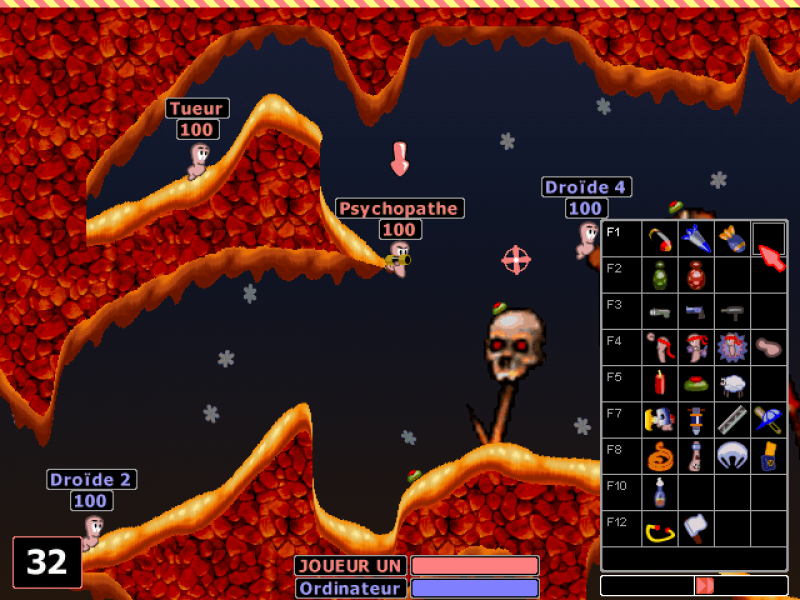Select the Kamikaze attack icon
The height and width of the screenshot is (600, 800).
coord(732,347)
